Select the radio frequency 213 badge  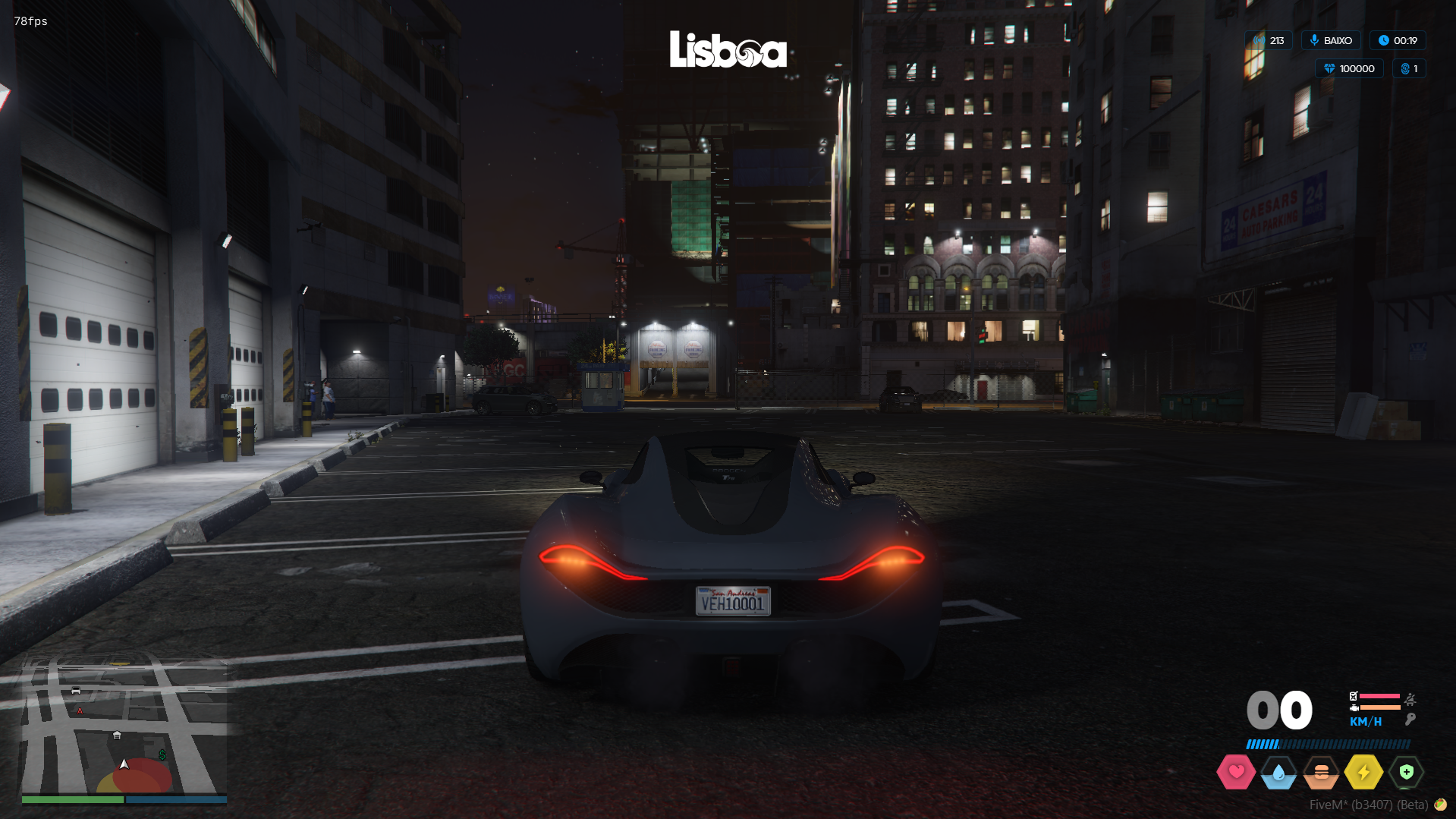1269,40
